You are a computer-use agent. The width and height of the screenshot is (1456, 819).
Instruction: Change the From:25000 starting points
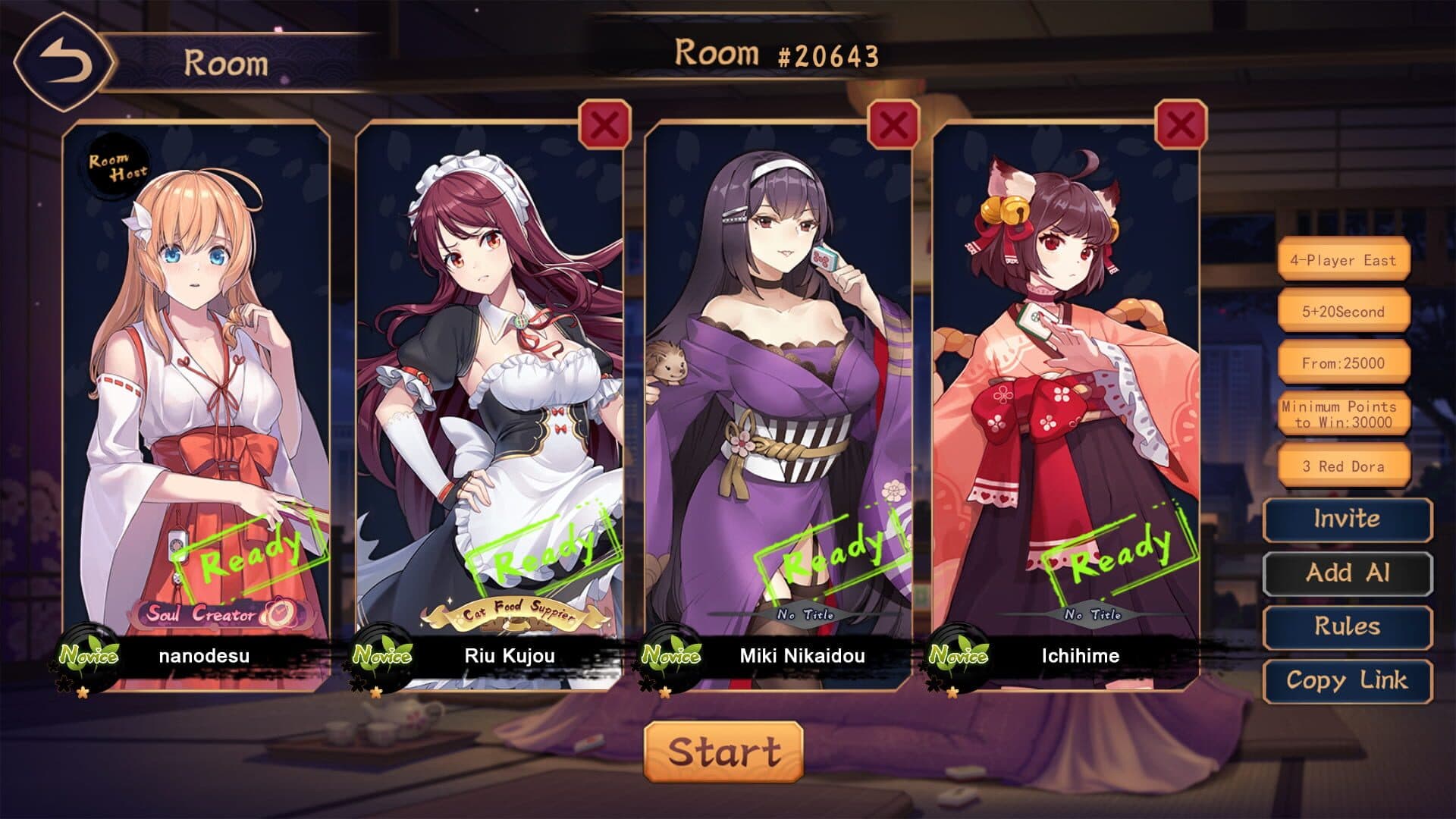1343,363
